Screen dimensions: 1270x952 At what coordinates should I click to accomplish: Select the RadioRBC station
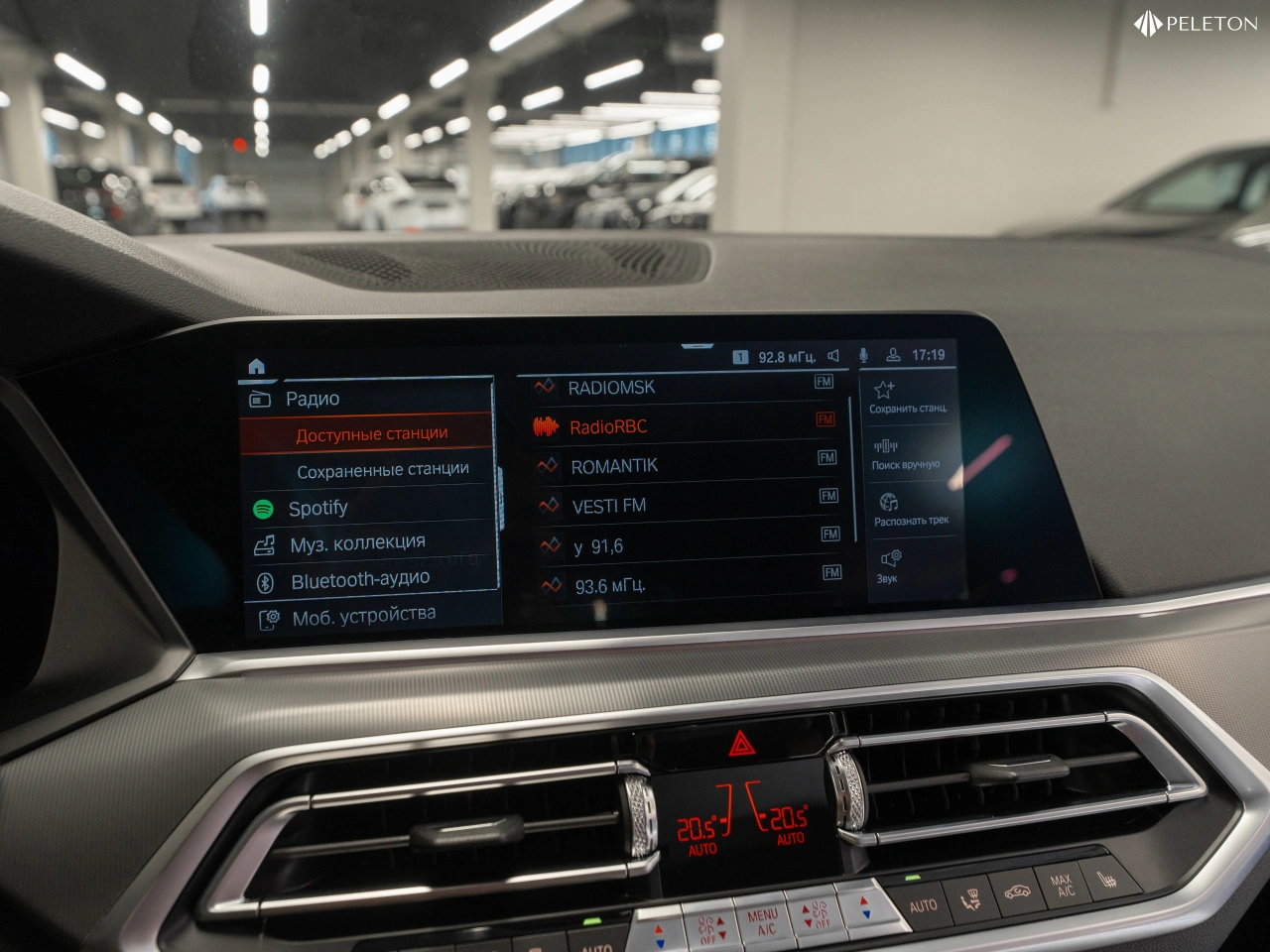(x=608, y=427)
